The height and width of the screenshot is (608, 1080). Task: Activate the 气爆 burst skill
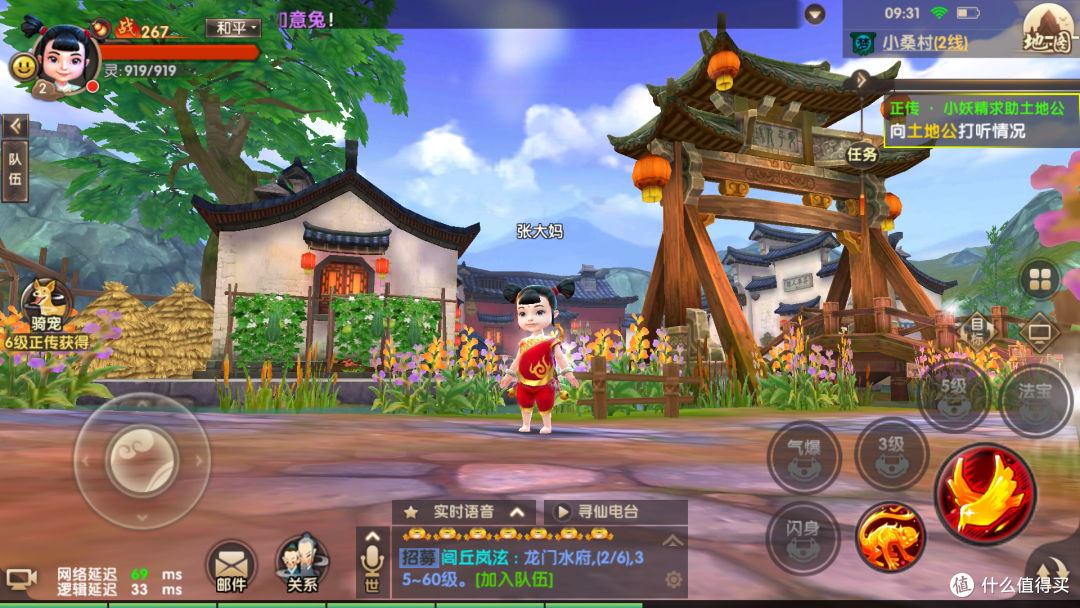pos(804,457)
